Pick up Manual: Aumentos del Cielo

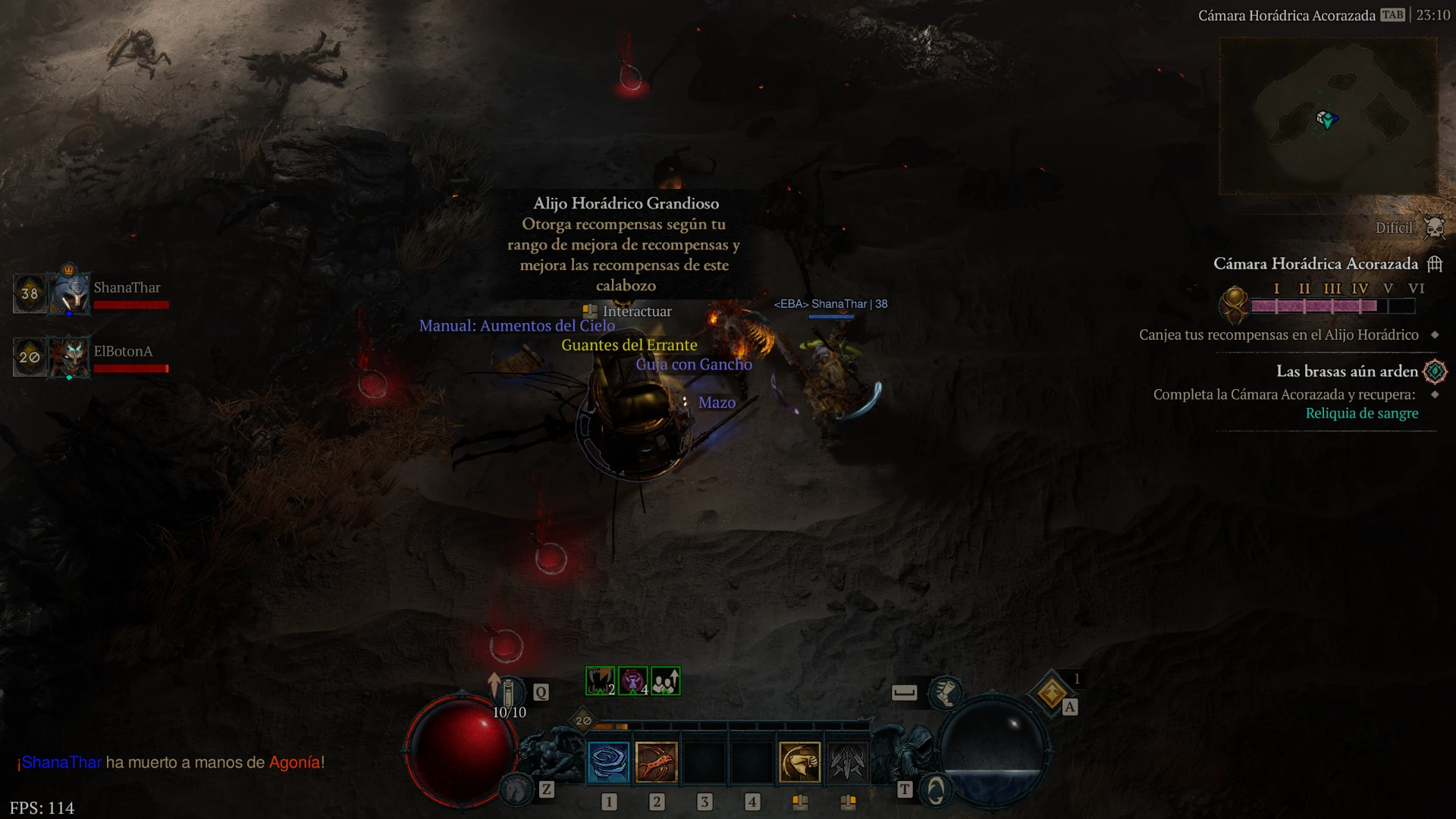[x=516, y=326]
